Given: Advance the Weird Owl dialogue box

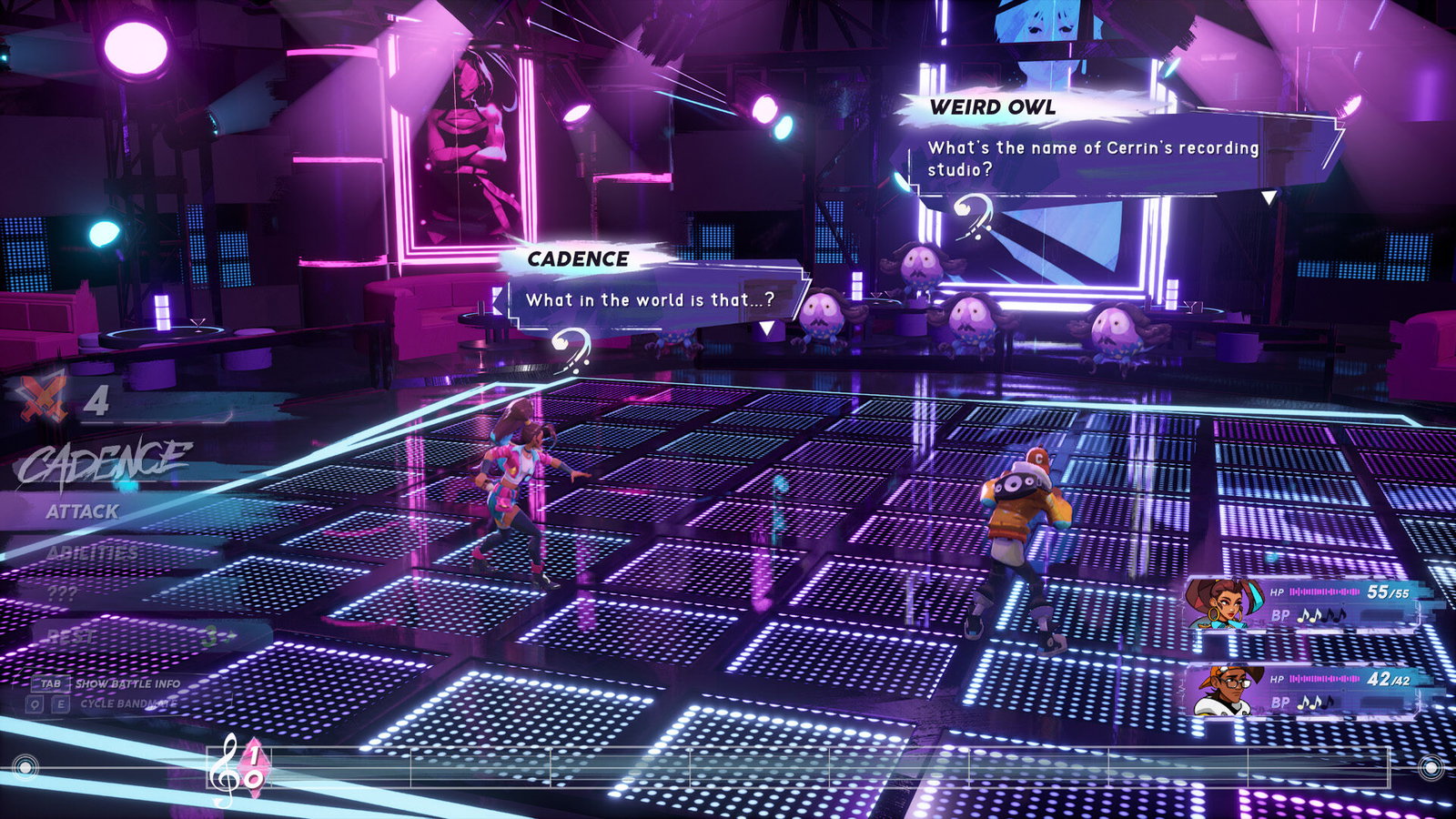Looking at the screenshot, I should point(1269,197).
